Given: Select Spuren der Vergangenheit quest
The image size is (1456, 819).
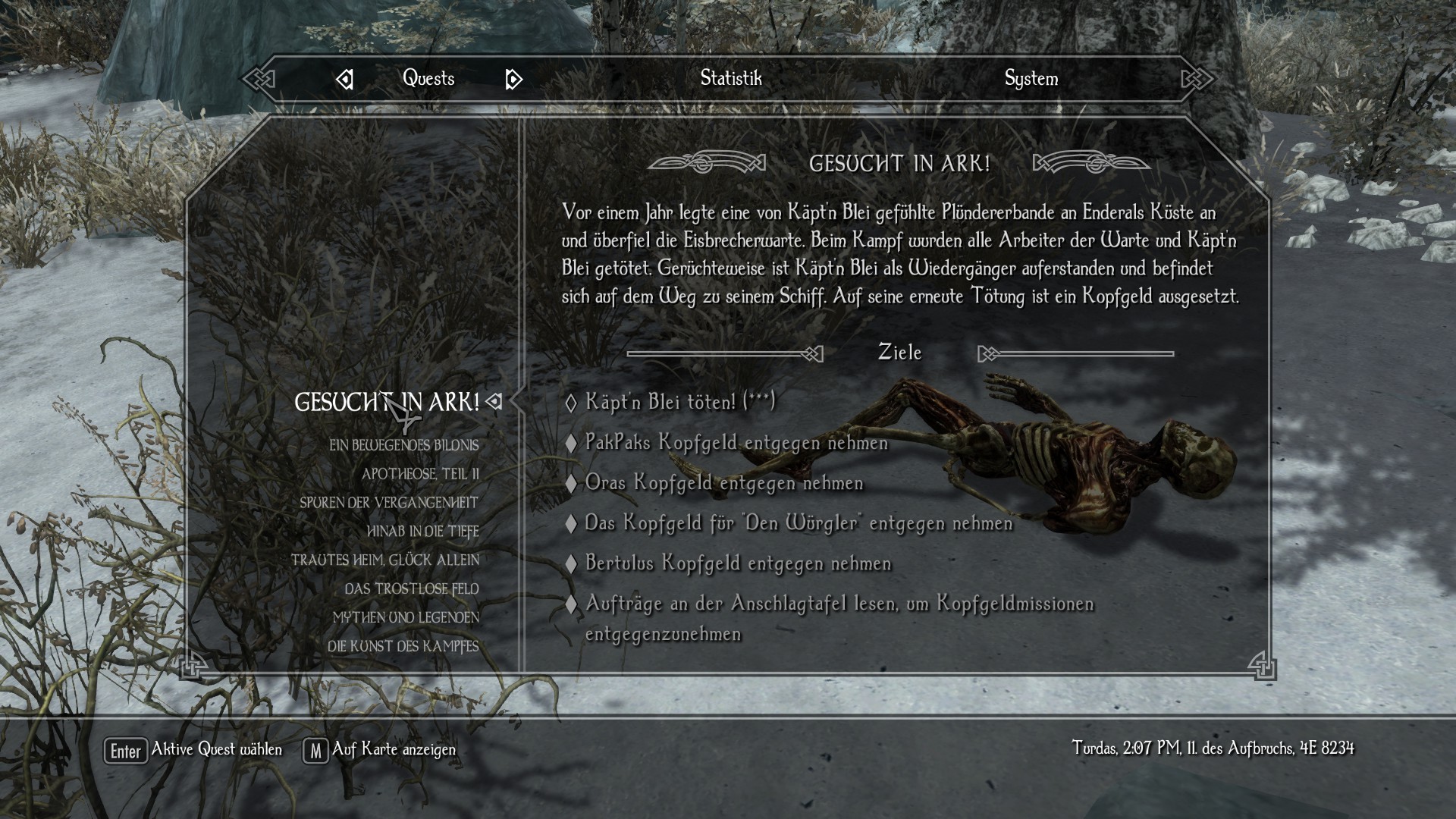Looking at the screenshot, I should 389,503.
